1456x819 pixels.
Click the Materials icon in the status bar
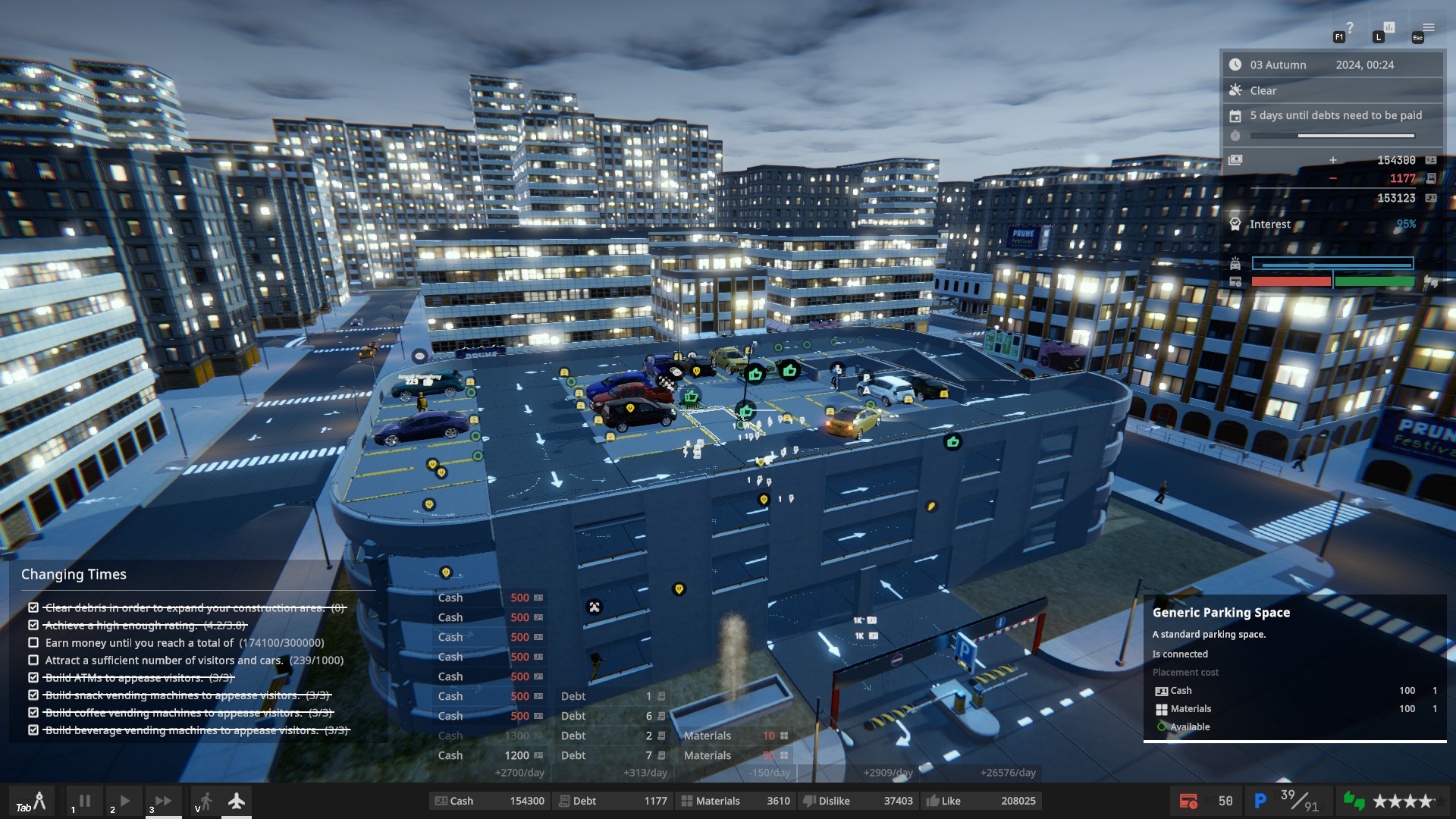pos(686,801)
